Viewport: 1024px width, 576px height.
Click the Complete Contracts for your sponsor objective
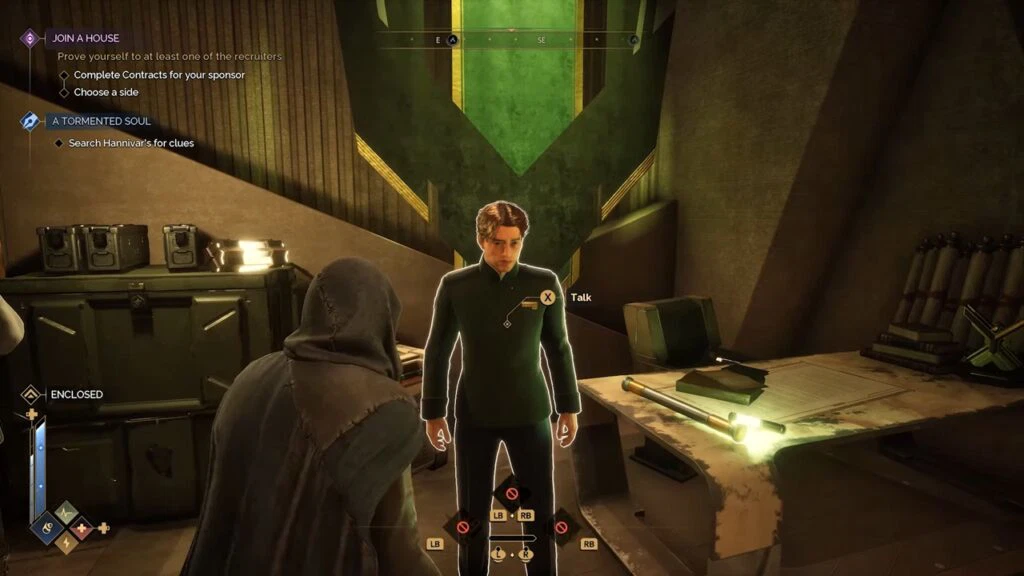(158, 75)
